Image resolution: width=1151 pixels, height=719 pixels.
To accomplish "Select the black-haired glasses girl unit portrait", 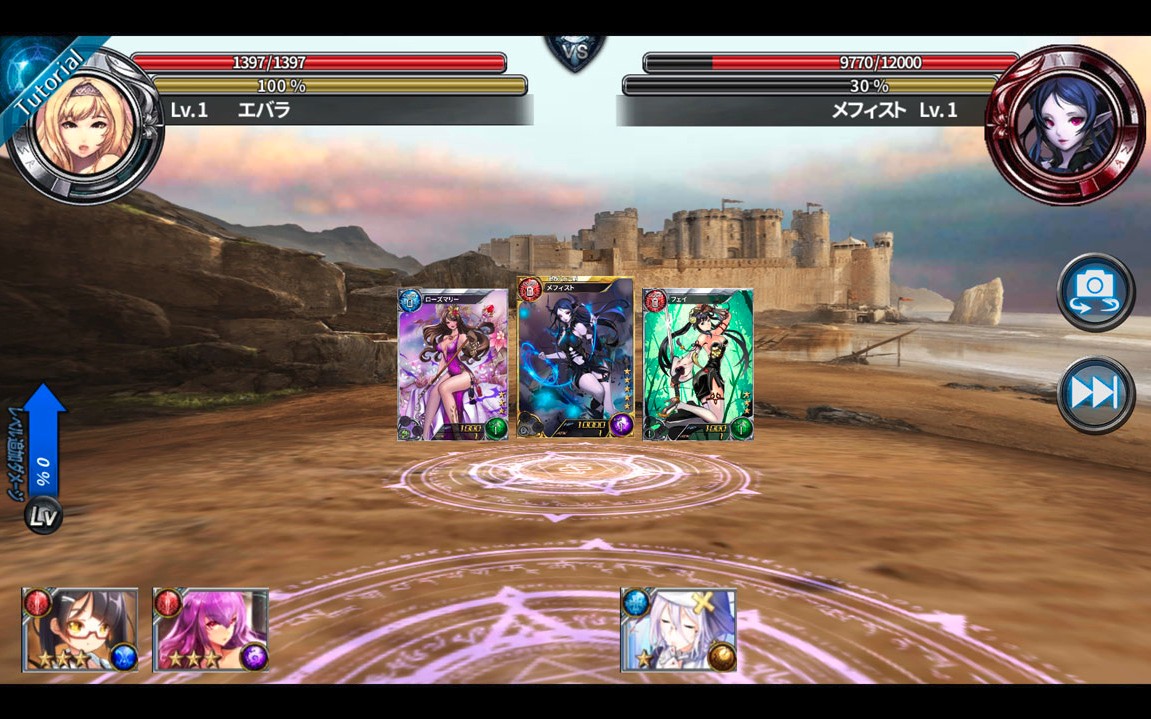I will pos(80,629).
